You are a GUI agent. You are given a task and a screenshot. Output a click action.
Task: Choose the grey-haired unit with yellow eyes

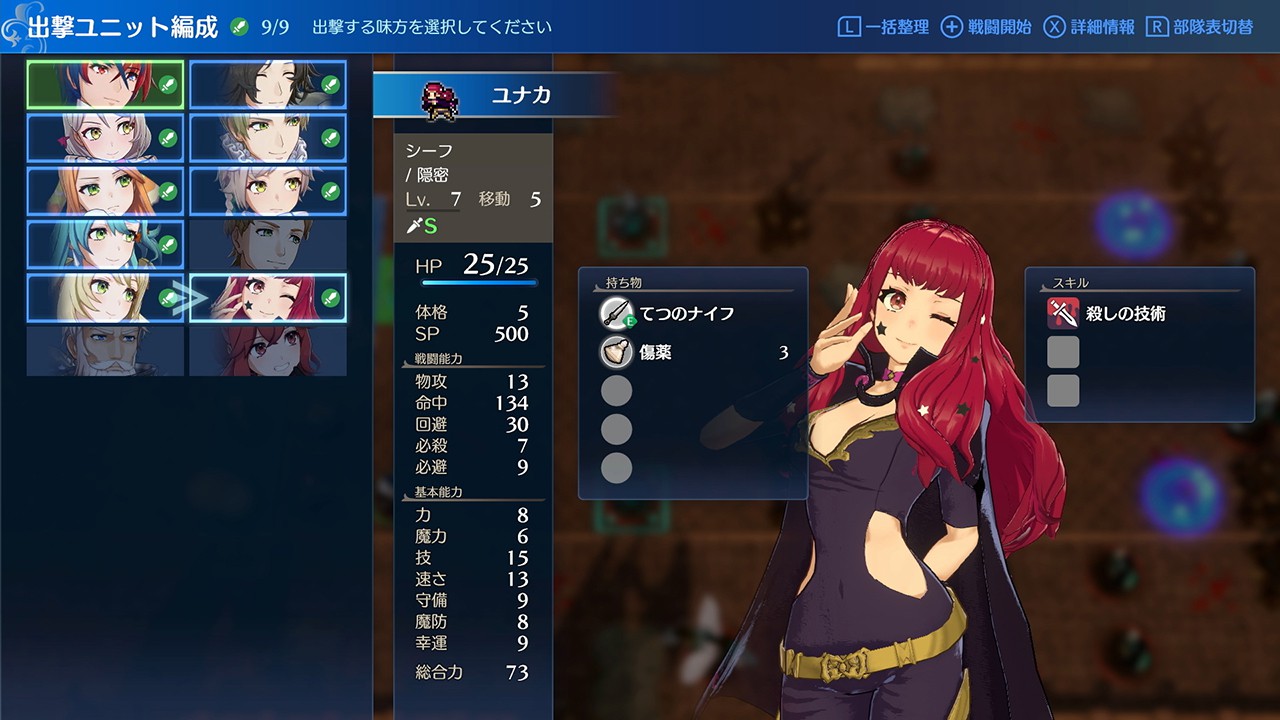(x=268, y=191)
